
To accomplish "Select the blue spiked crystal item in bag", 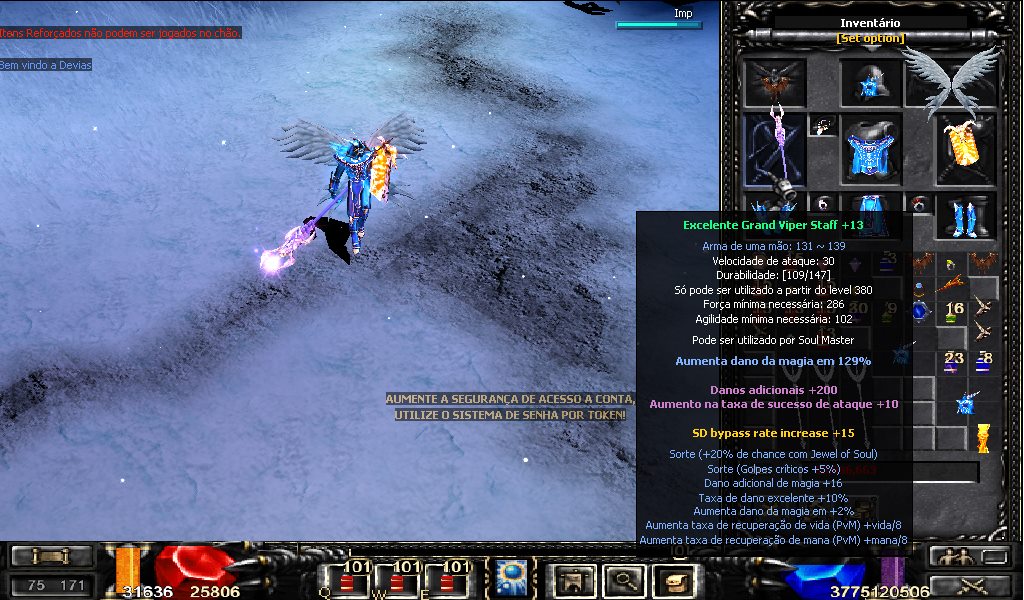I will click(x=966, y=403).
